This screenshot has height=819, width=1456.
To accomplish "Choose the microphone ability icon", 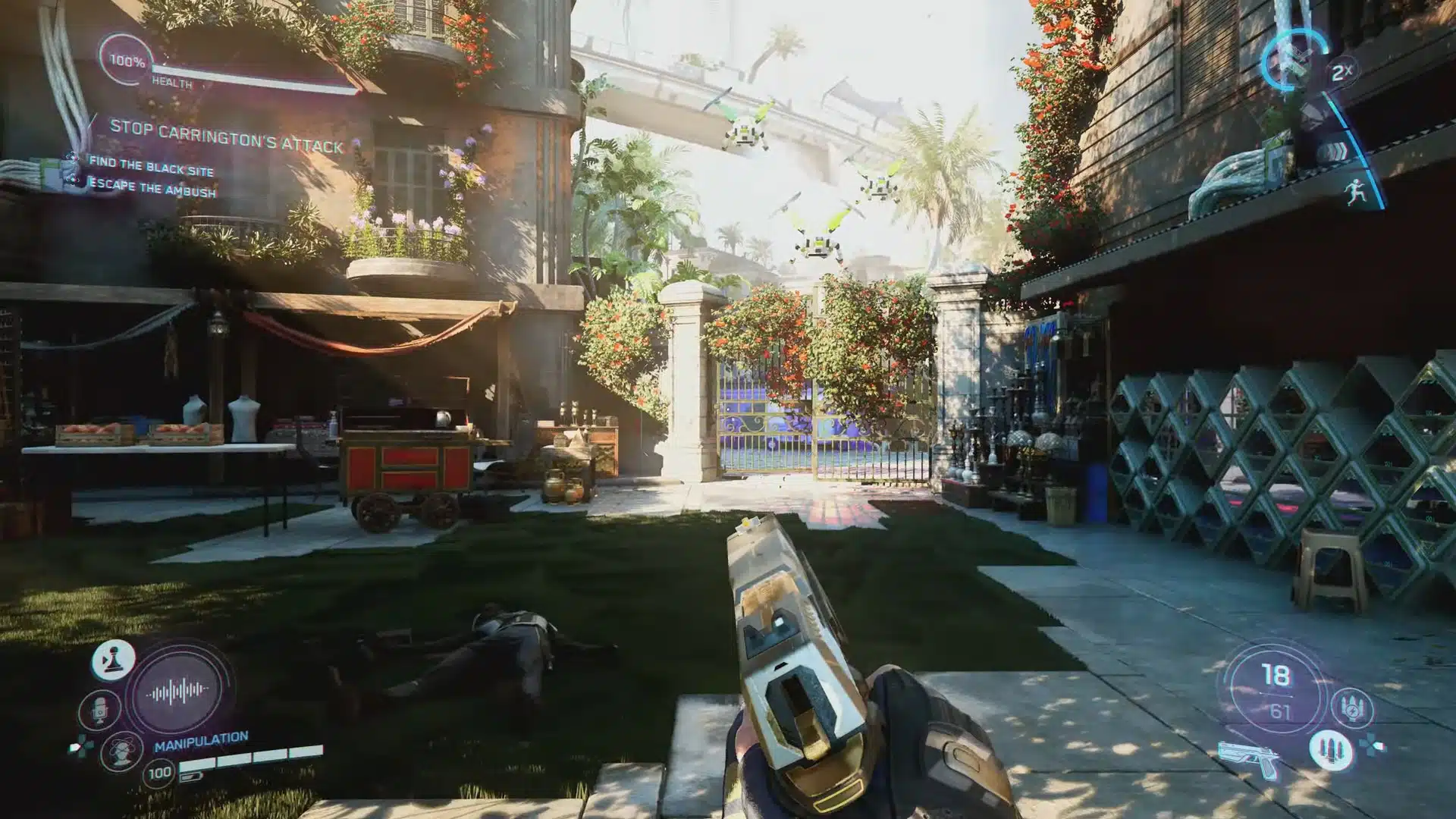I will tap(99, 711).
